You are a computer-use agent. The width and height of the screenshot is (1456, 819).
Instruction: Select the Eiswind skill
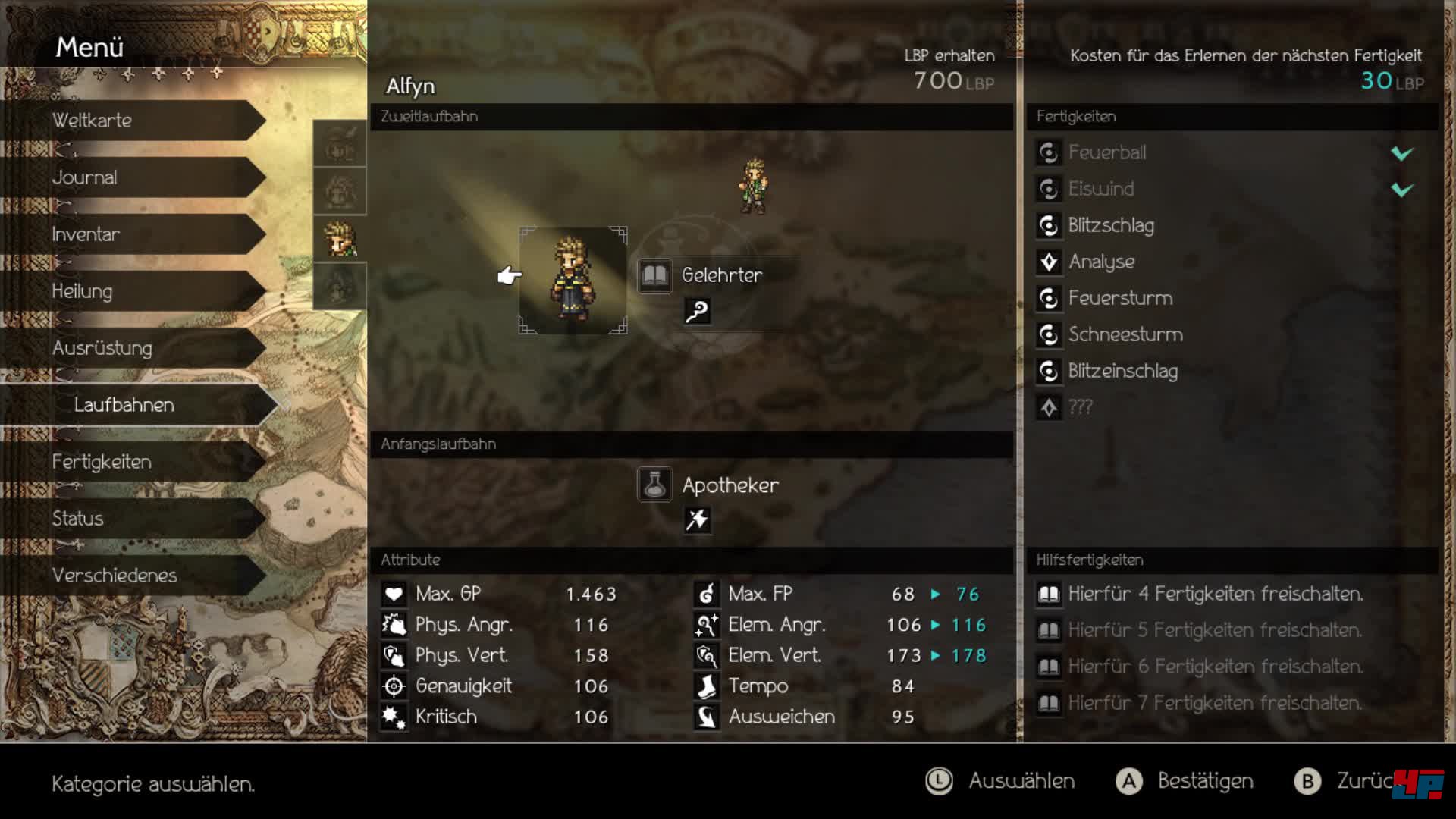click(1101, 189)
